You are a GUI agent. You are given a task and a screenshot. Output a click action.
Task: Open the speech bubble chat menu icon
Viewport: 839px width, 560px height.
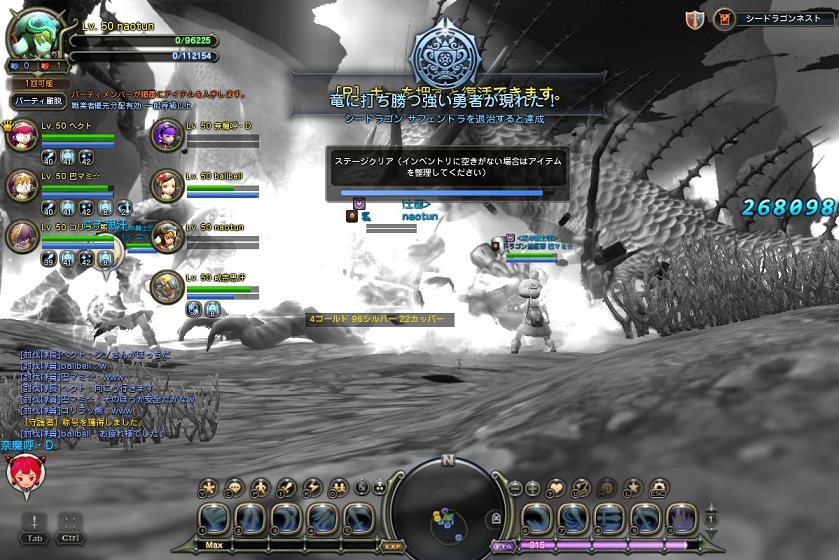pyautogui.click(x=235, y=488)
